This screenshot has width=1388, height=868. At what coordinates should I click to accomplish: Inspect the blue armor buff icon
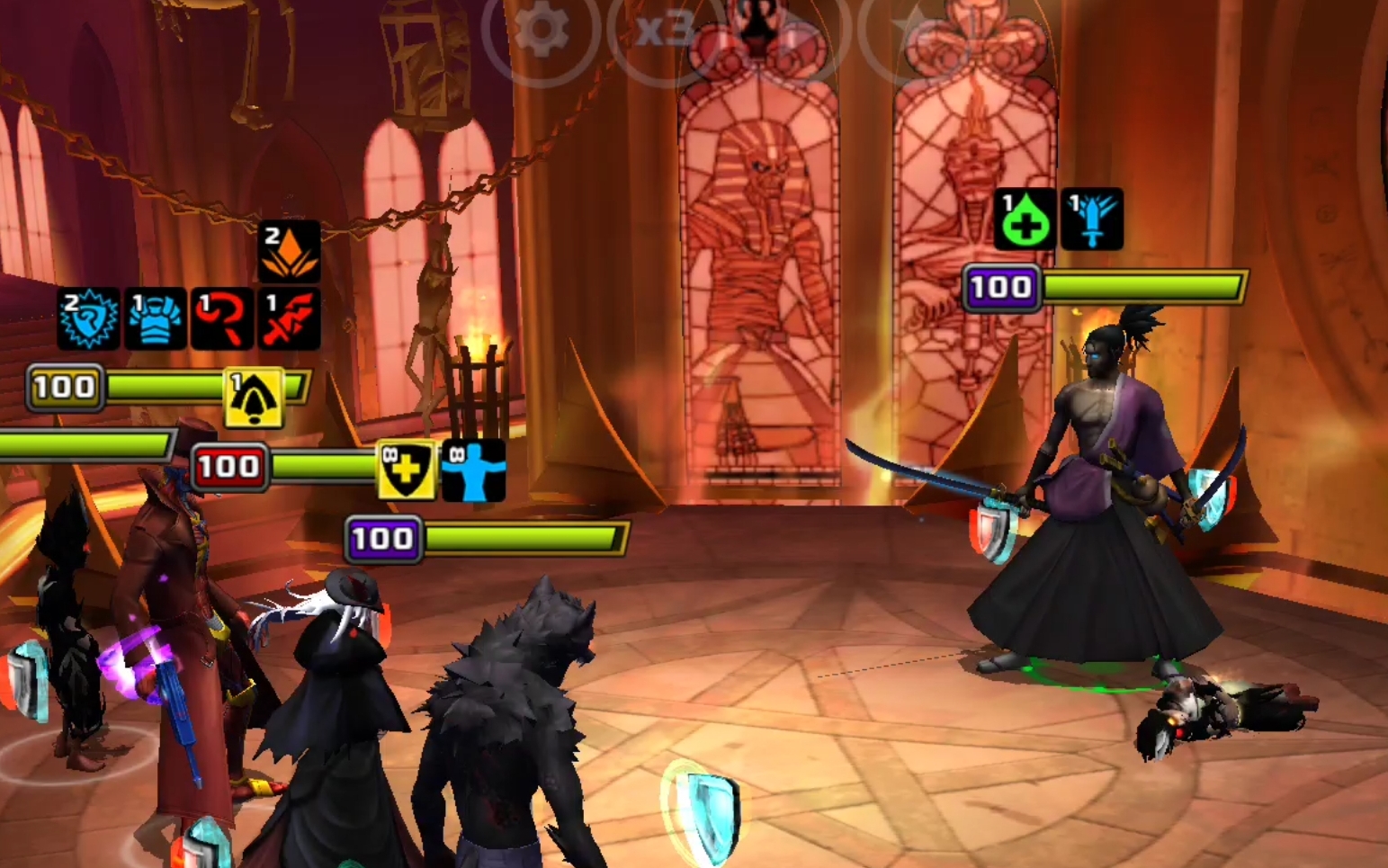(156, 318)
